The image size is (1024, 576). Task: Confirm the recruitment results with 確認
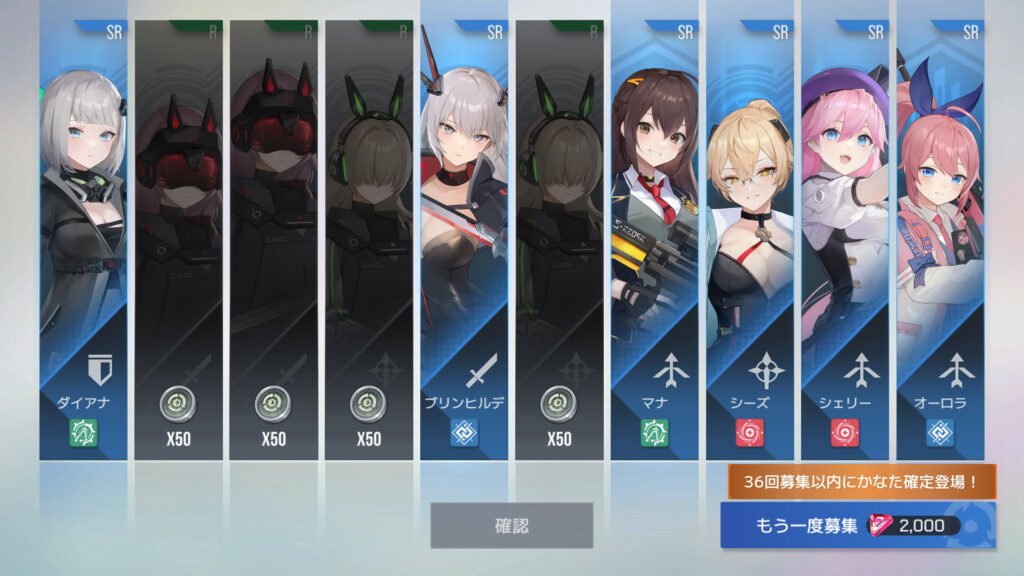pyautogui.click(x=511, y=525)
